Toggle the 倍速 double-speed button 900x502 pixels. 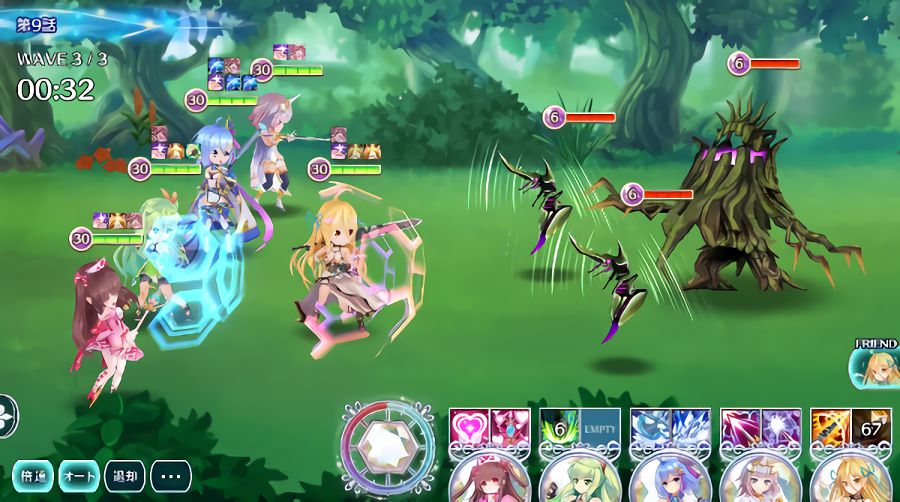33,475
